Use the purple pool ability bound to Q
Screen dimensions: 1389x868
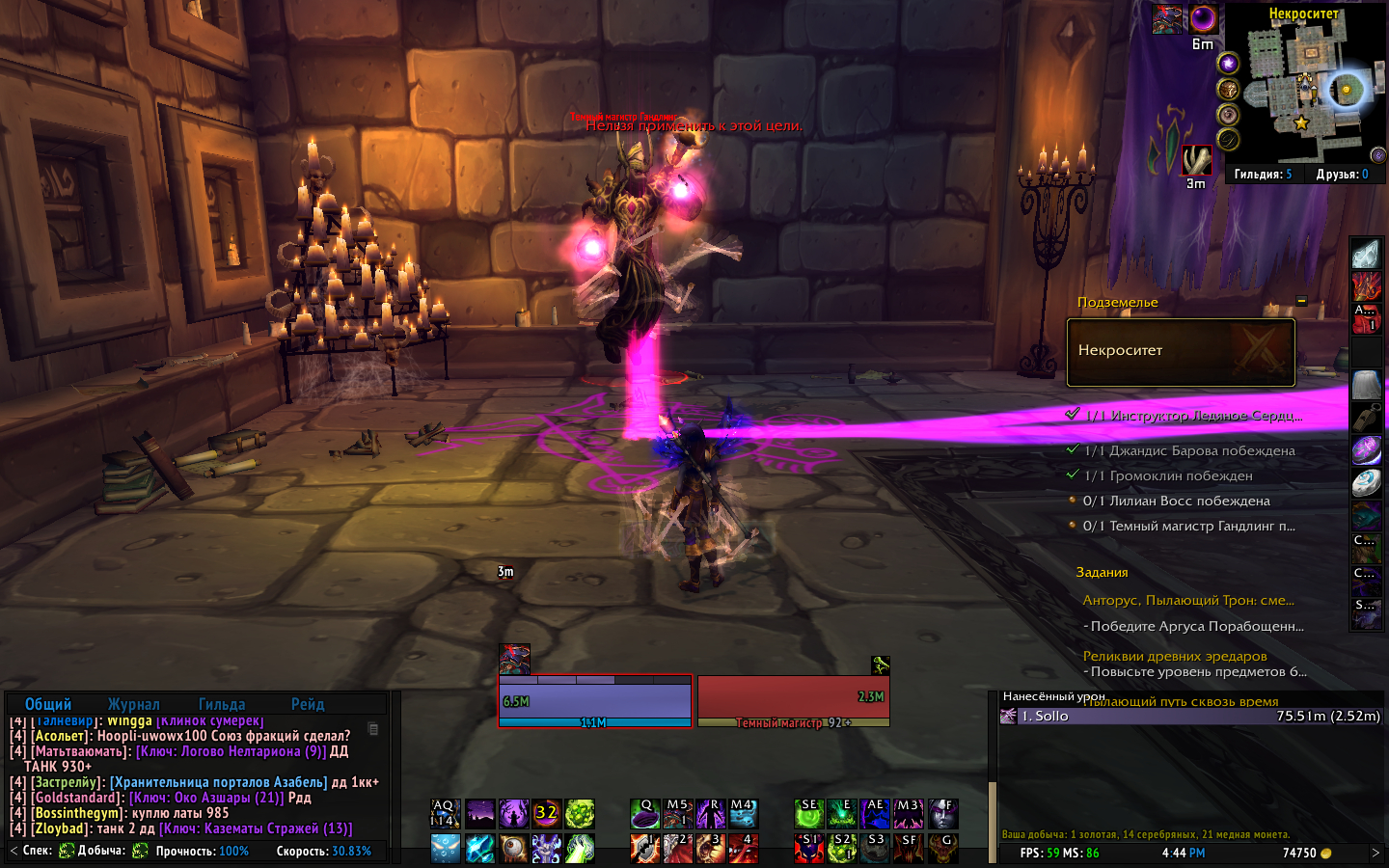click(645, 814)
